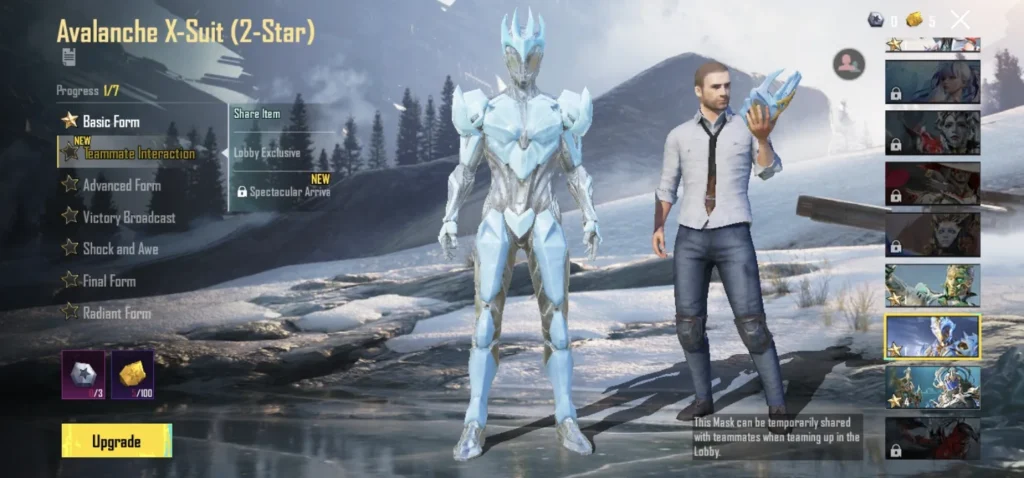
Task: Select the Basic Form stage
Action: (110, 121)
